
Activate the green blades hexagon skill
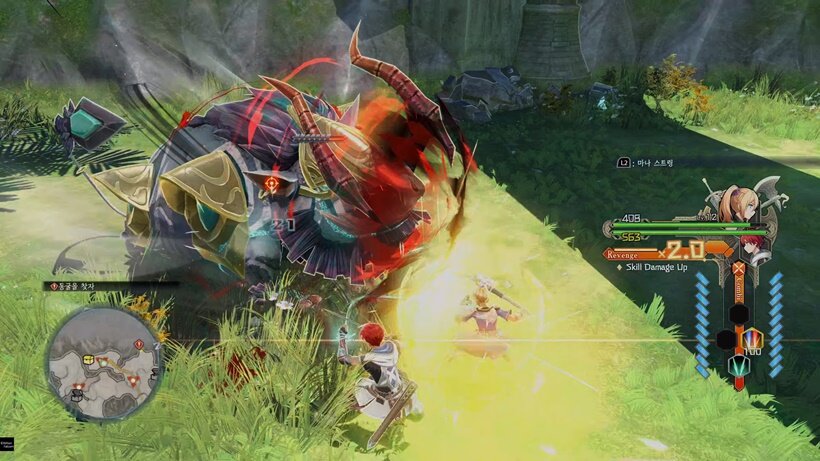tap(738, 364)
